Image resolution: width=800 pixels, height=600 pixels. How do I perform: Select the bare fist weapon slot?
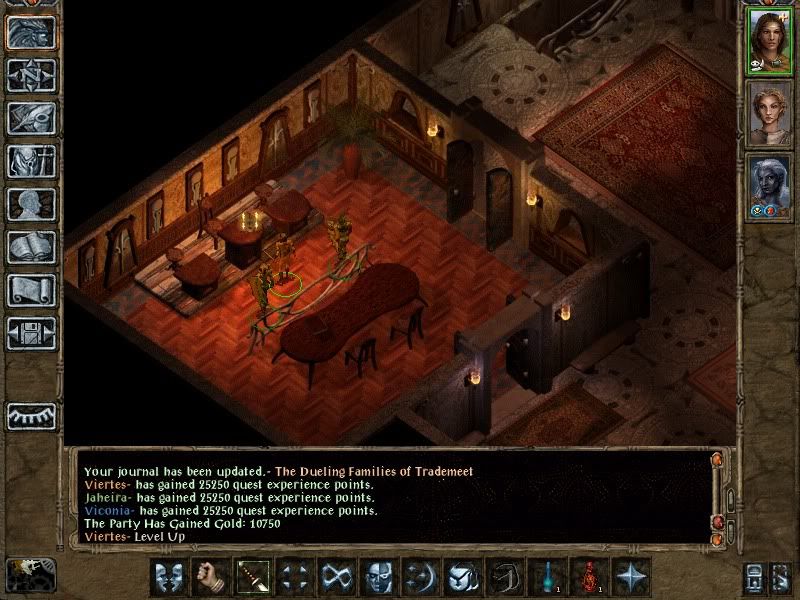(208, 577)
